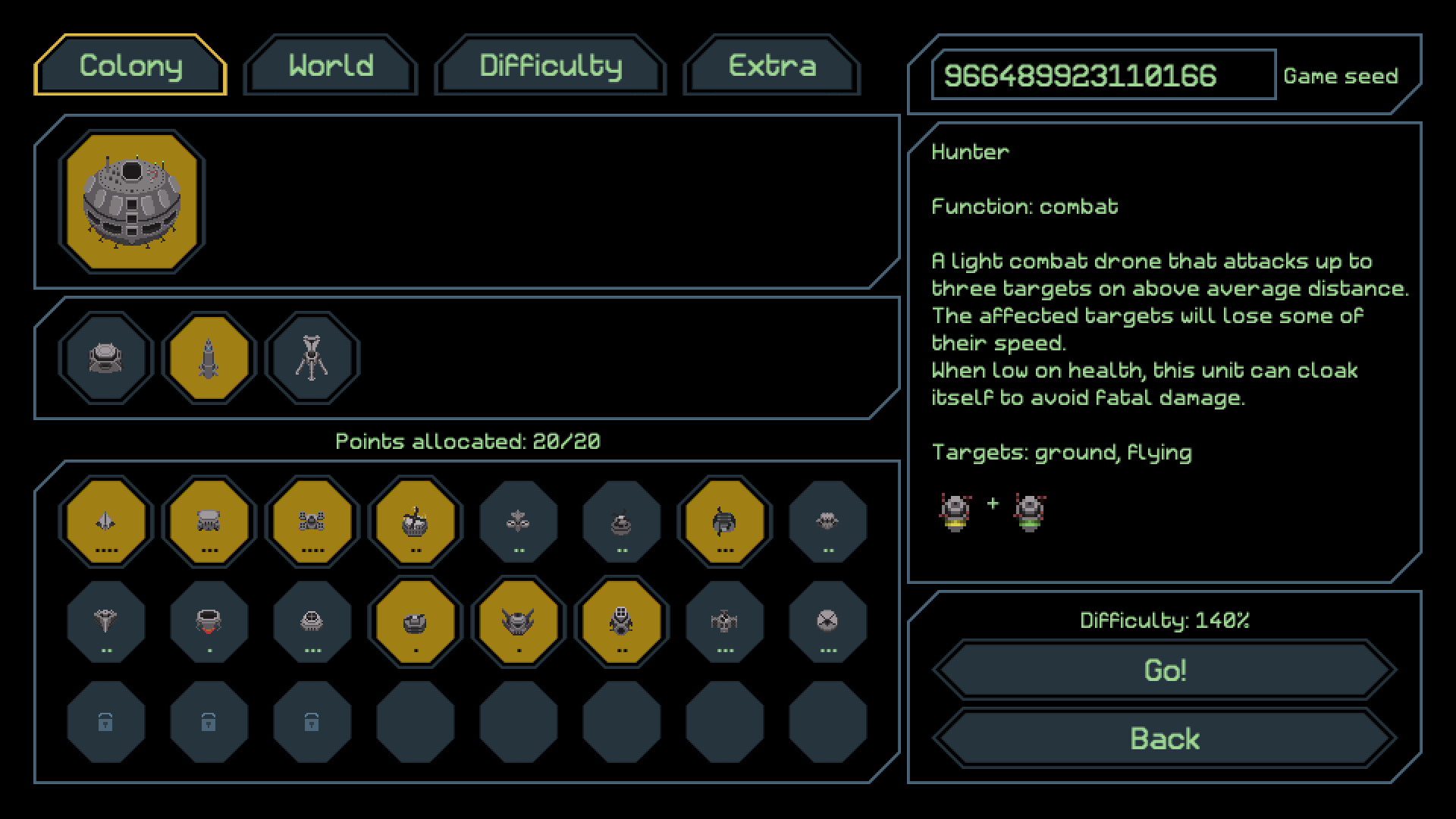The width and height of the screenshot is (1456, 819).
Task: Enable the dome-shaped drone unit
Action: pos(312,623)
